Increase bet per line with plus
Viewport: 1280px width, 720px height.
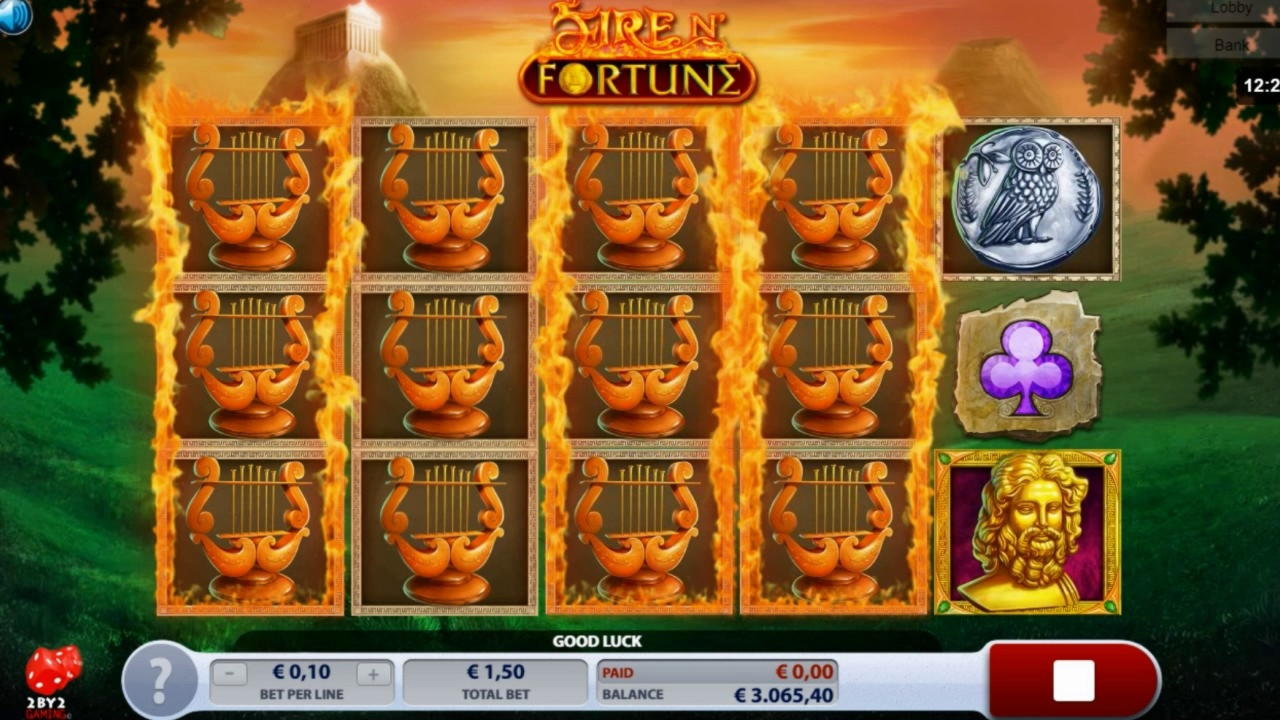373,674
